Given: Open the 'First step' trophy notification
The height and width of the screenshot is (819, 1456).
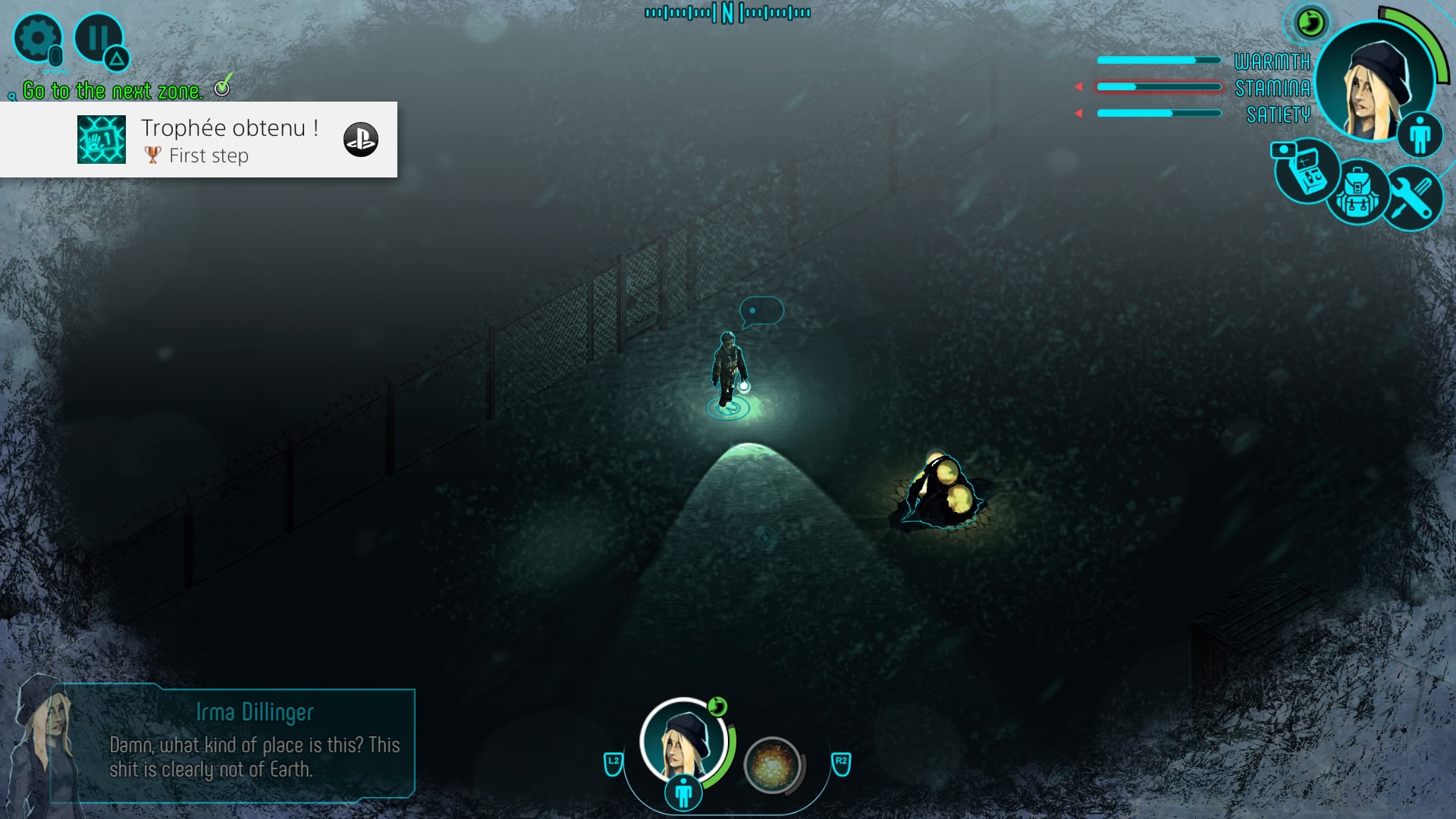Looking at the screenshot, I should [199, 140].
